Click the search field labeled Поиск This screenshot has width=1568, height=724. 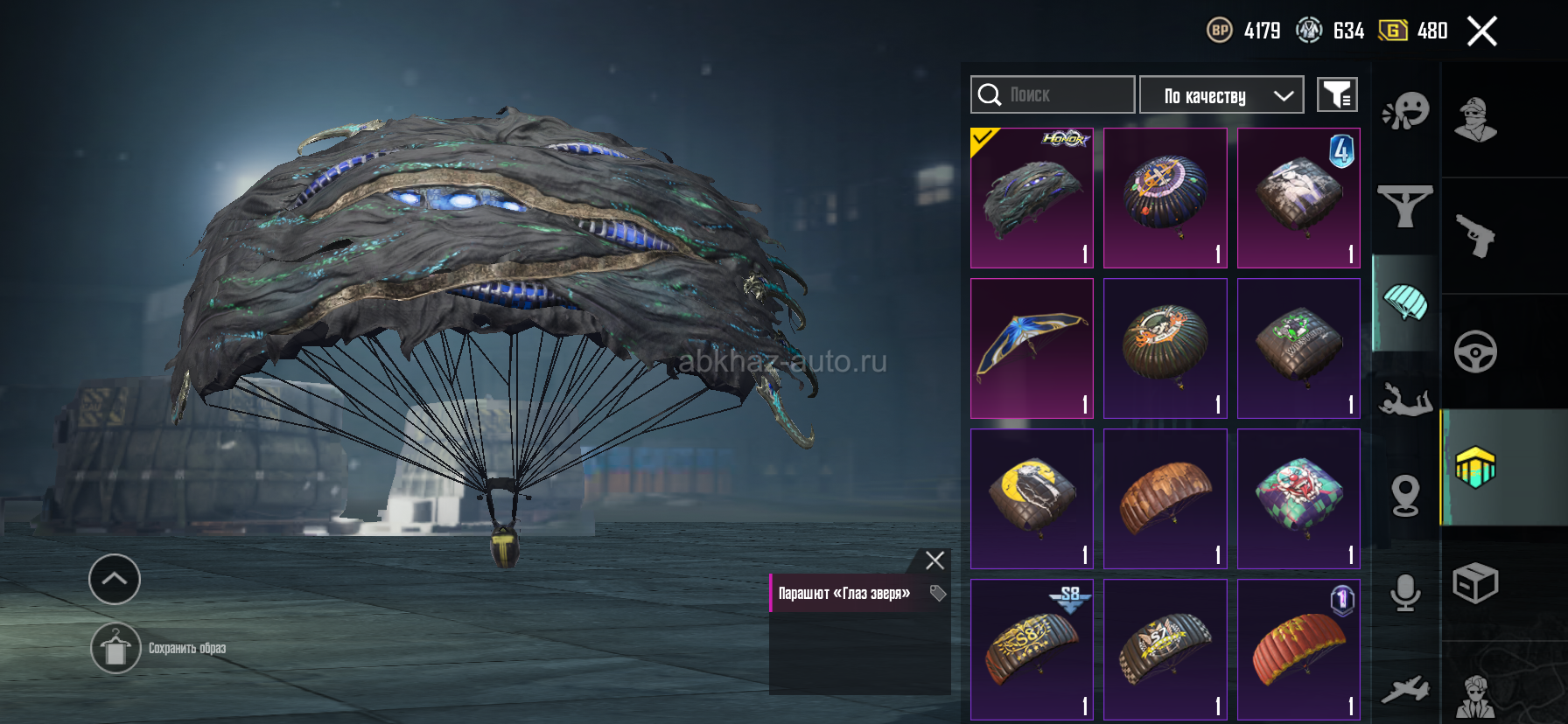click(1053, 94)
